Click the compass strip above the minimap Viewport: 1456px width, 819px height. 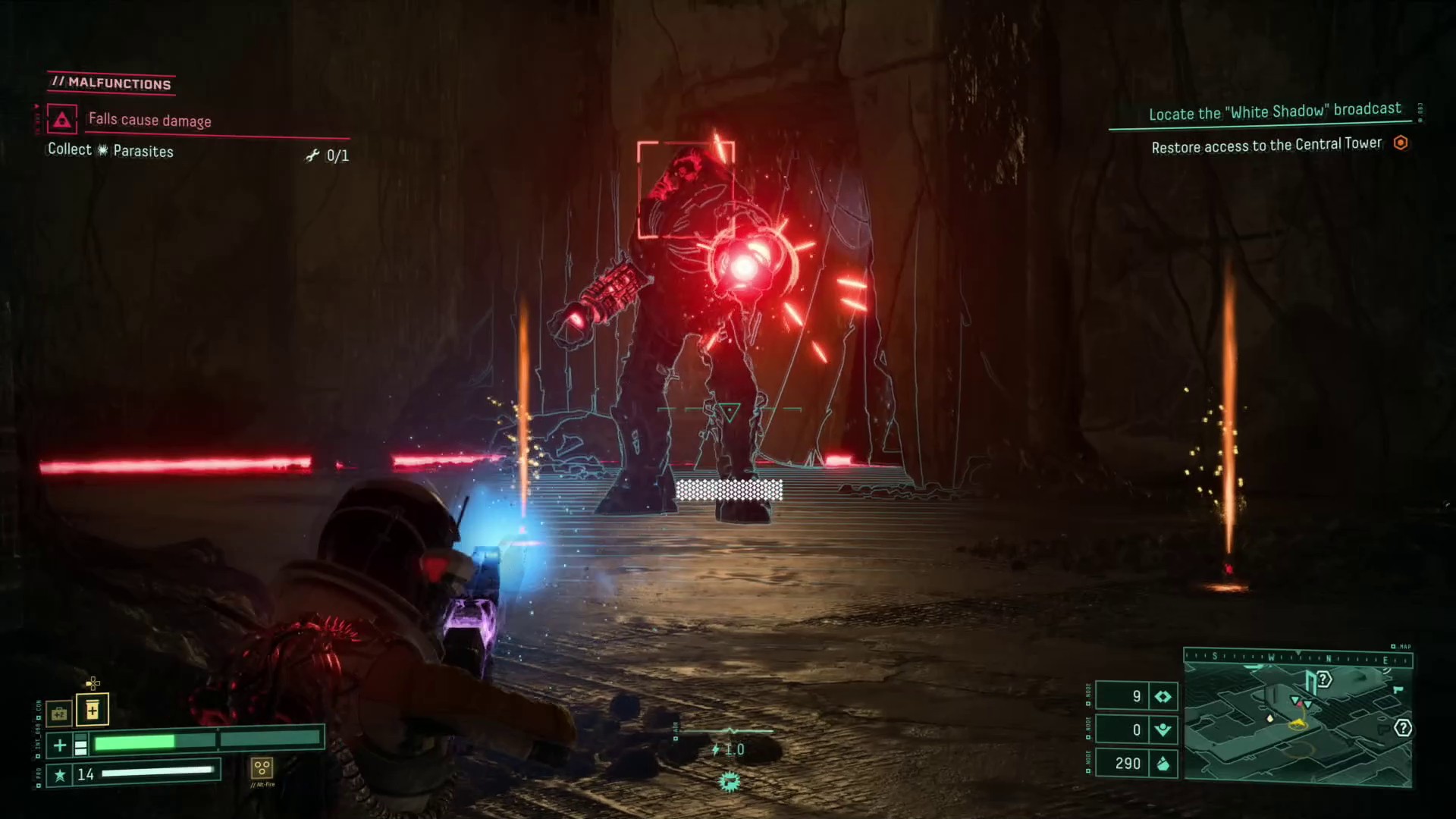coord(1298,657)
